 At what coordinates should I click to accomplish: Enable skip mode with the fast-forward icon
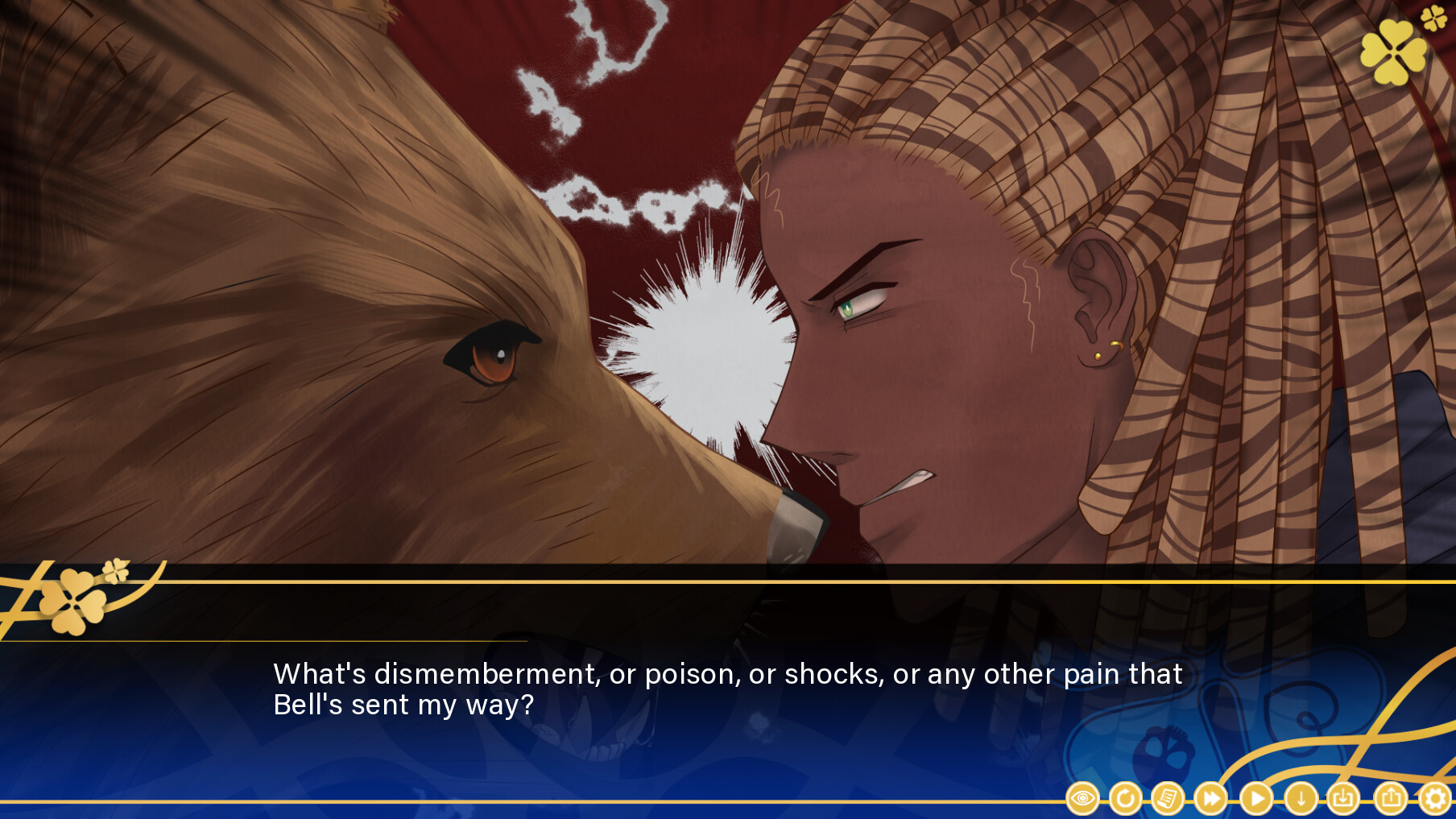click(x=1210, y=799)
